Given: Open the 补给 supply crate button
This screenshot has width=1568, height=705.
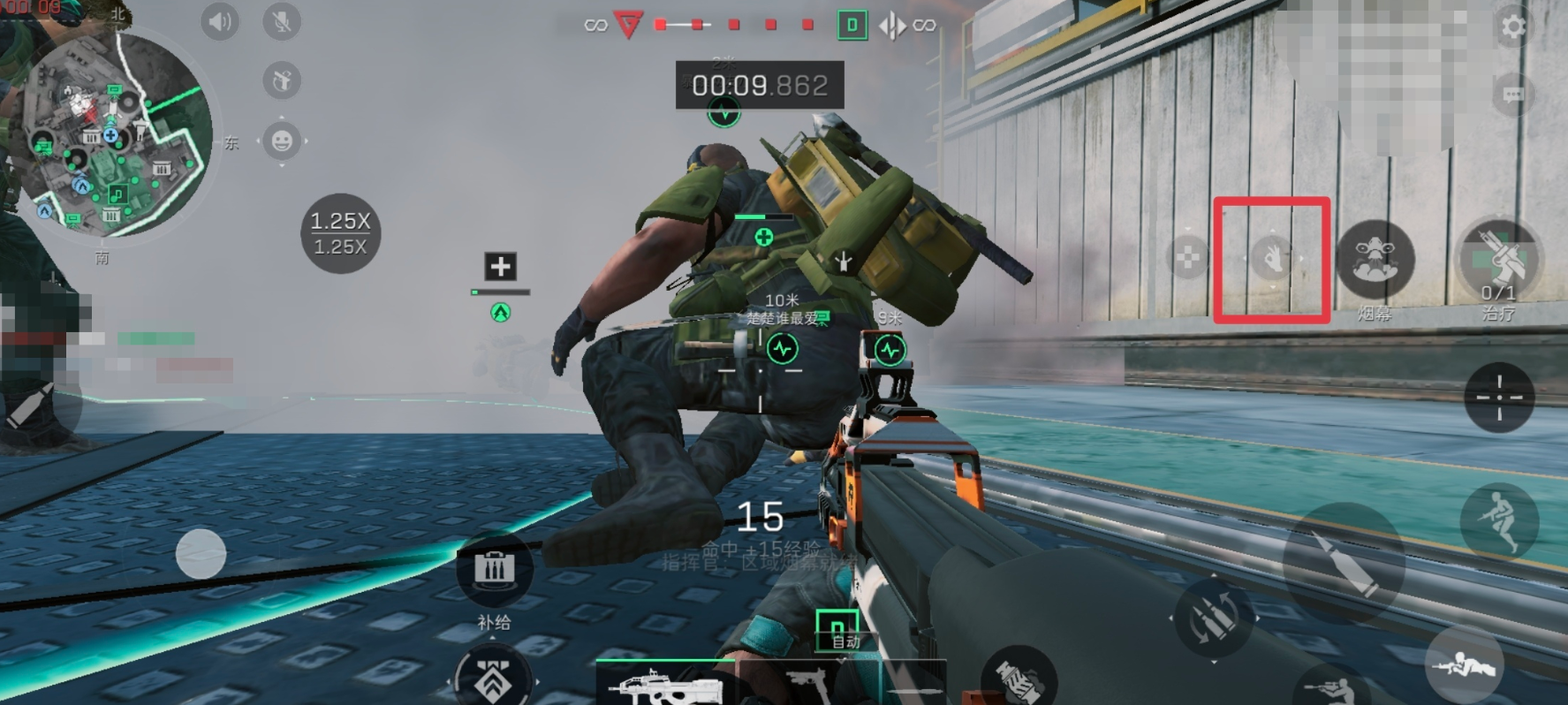Looking at the screenshot, I should pyautogui.click(x=494, y=570).
